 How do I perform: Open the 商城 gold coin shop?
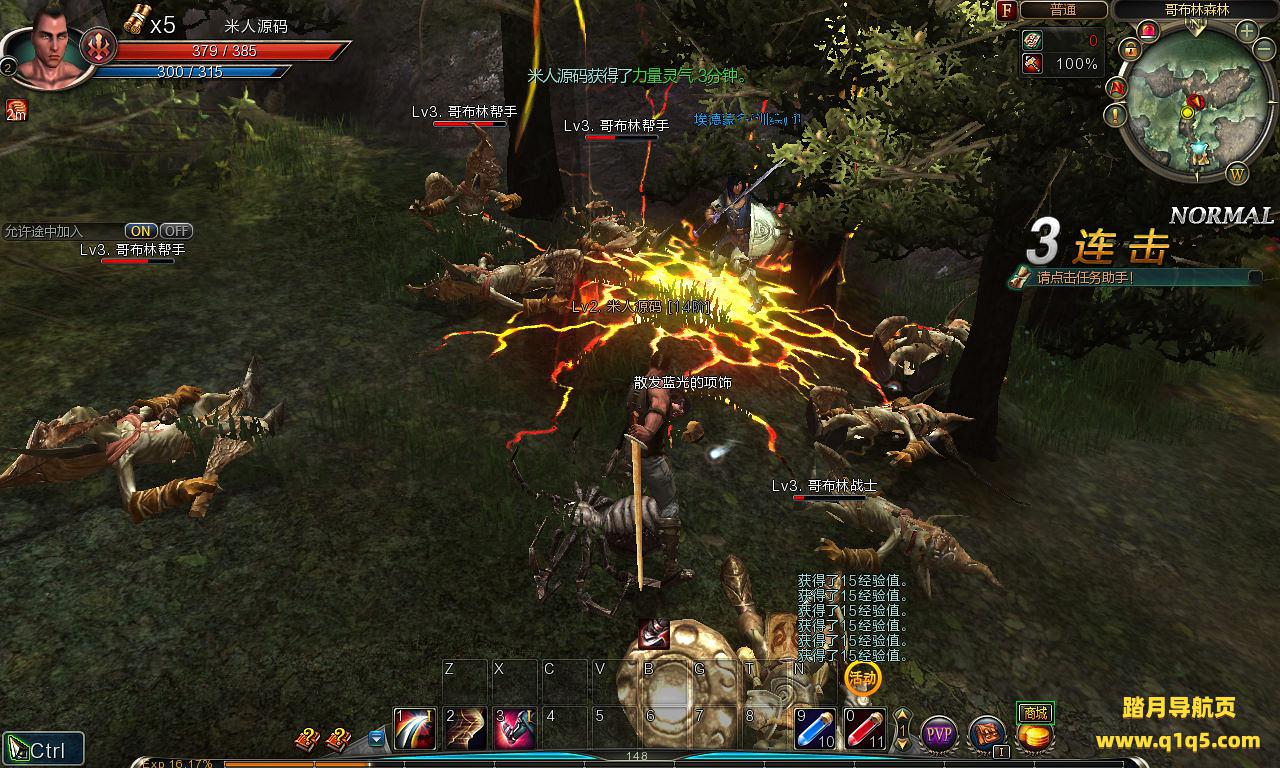(x=1035, y=735)
